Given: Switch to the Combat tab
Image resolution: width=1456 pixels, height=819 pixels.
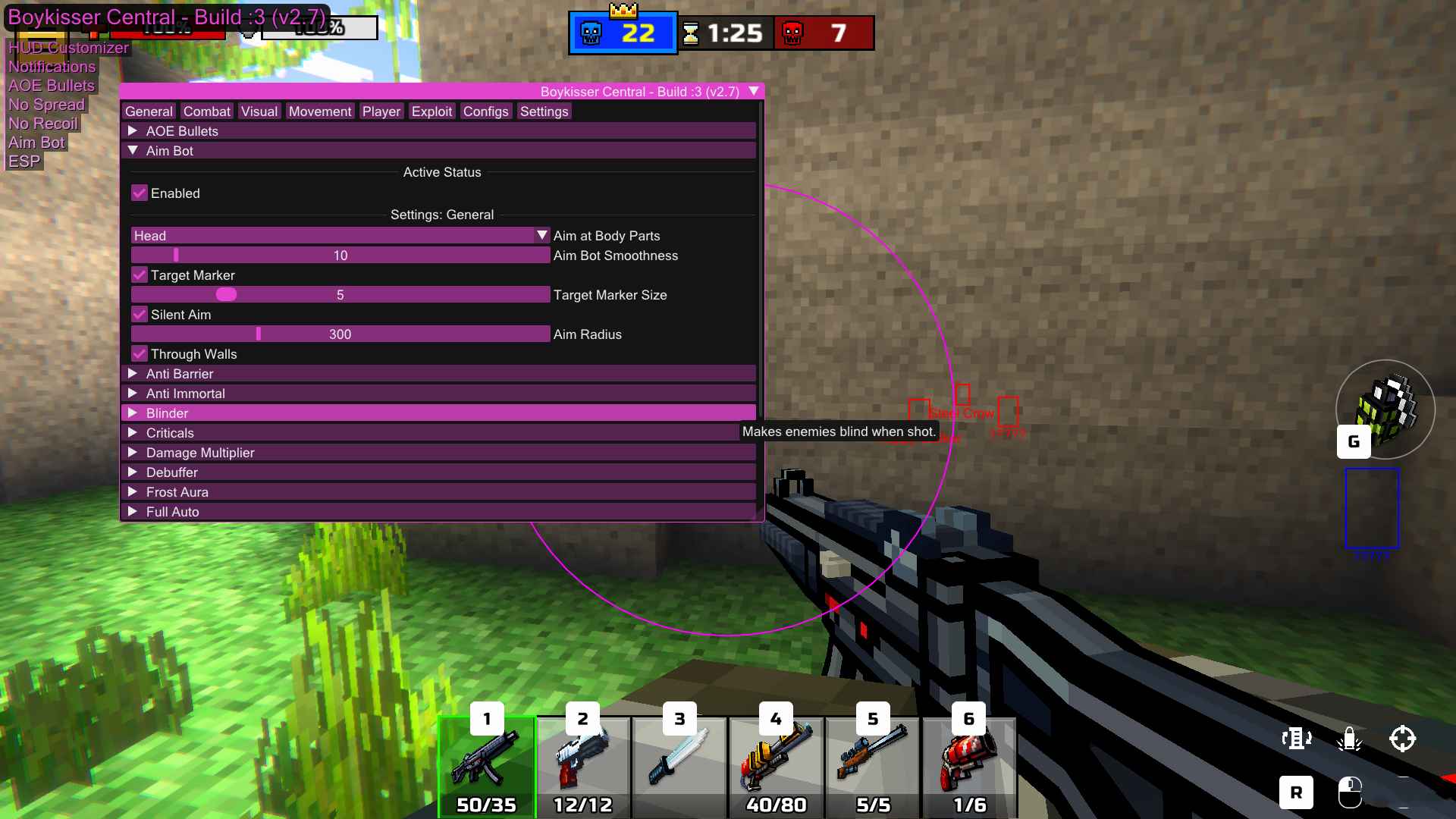Looking at the screenshot, I should pos(206,111).
